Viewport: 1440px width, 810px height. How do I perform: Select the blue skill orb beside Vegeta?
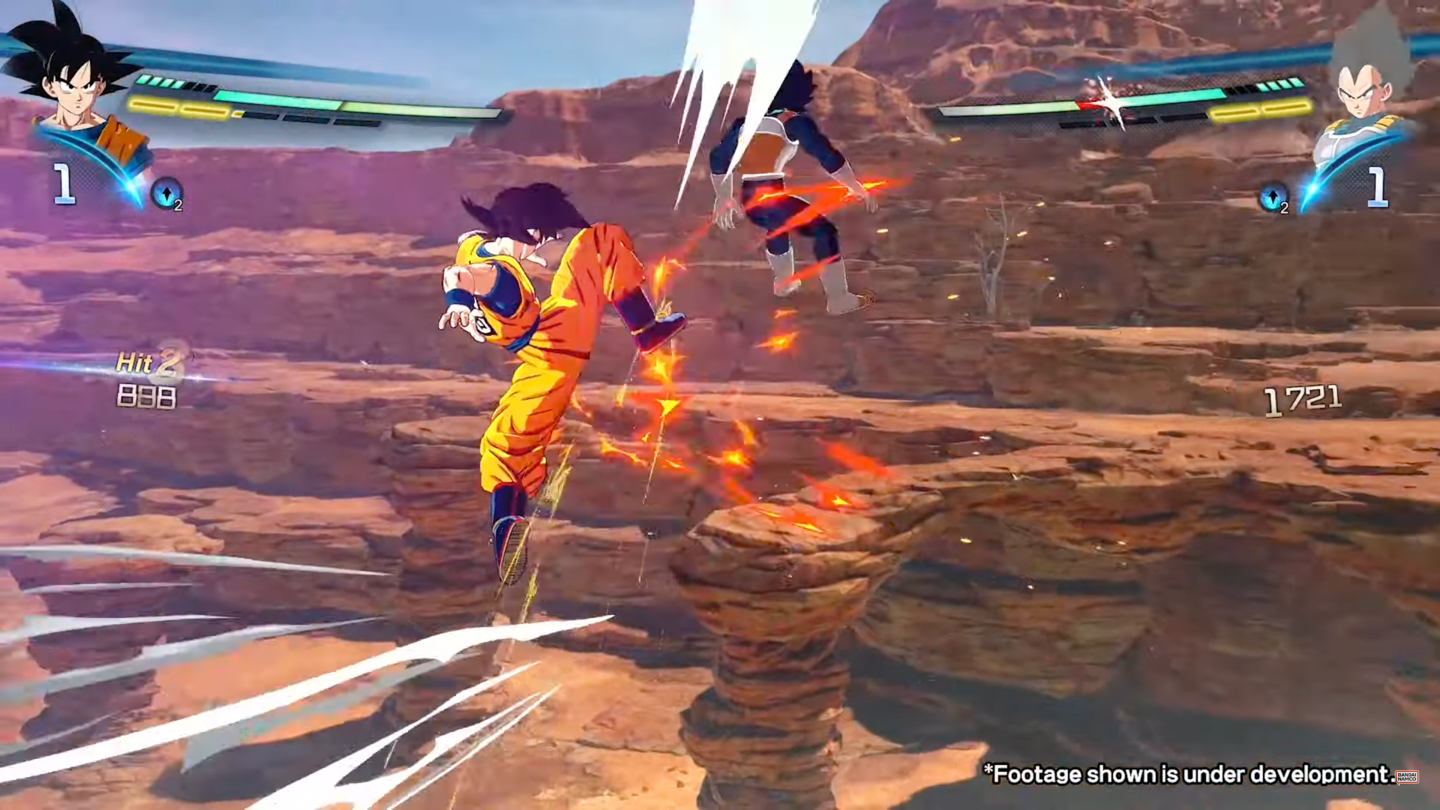(x=1273, y=197)
